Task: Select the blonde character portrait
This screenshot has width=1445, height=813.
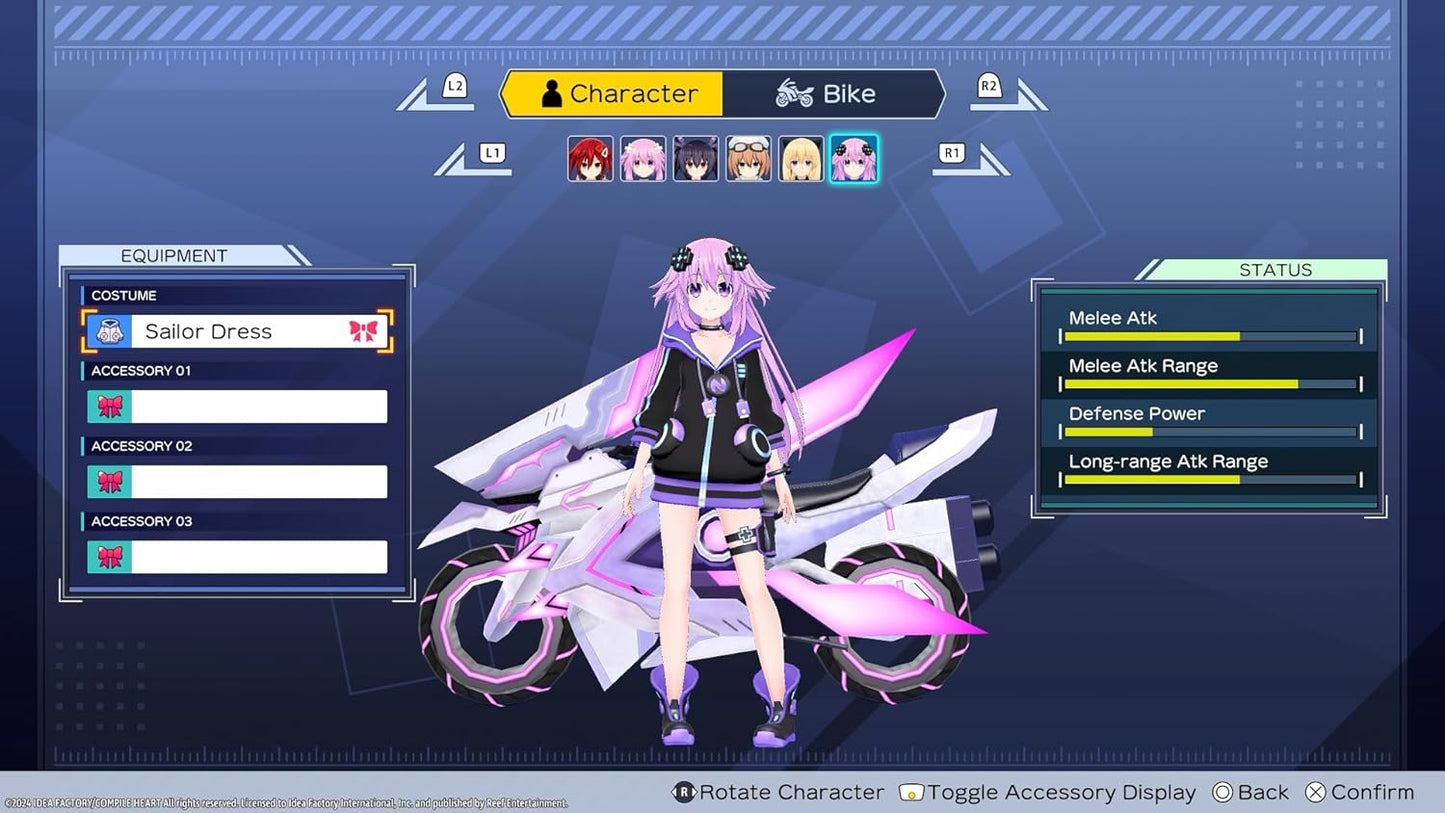Action: [x=801, y=158]
